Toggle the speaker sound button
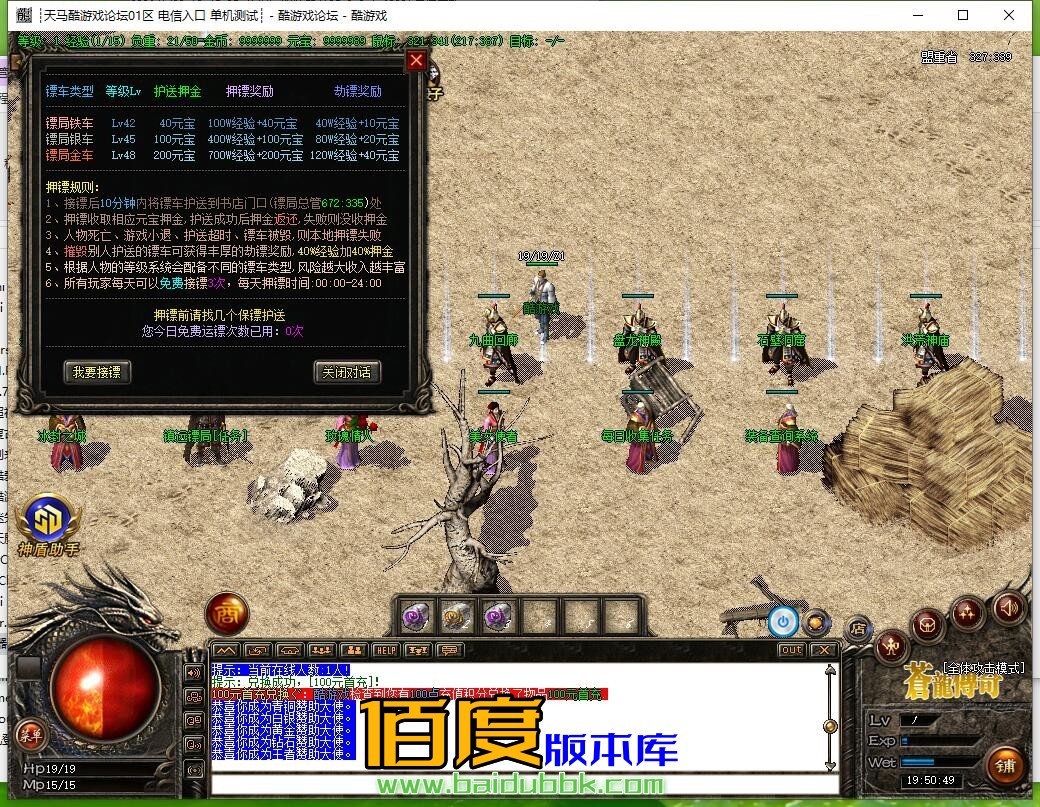This screenshot has height=807, width=1040. click(x=1009, y=607)
